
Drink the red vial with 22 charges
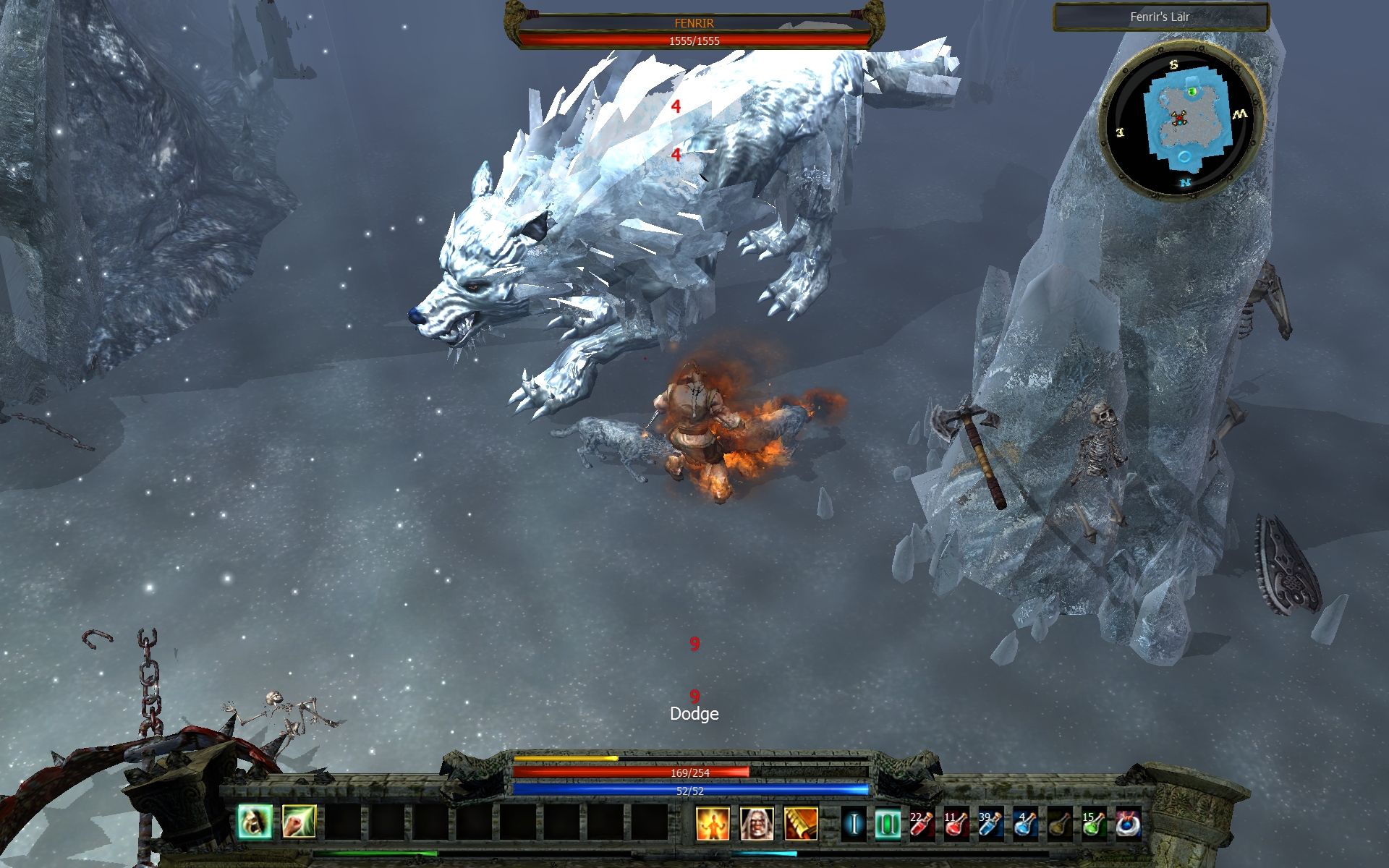922,824
